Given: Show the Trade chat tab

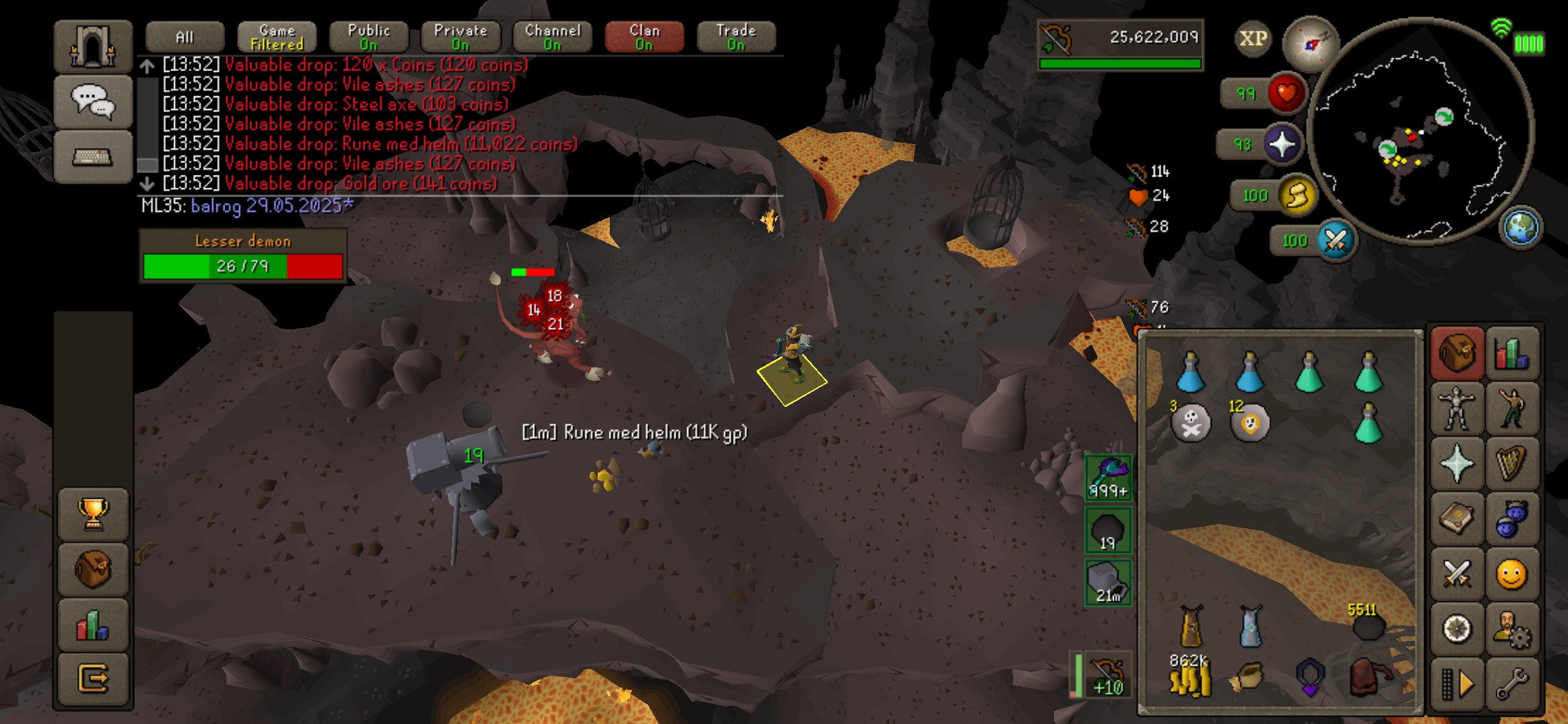Looking at the screenshot, I should (736, 38).
